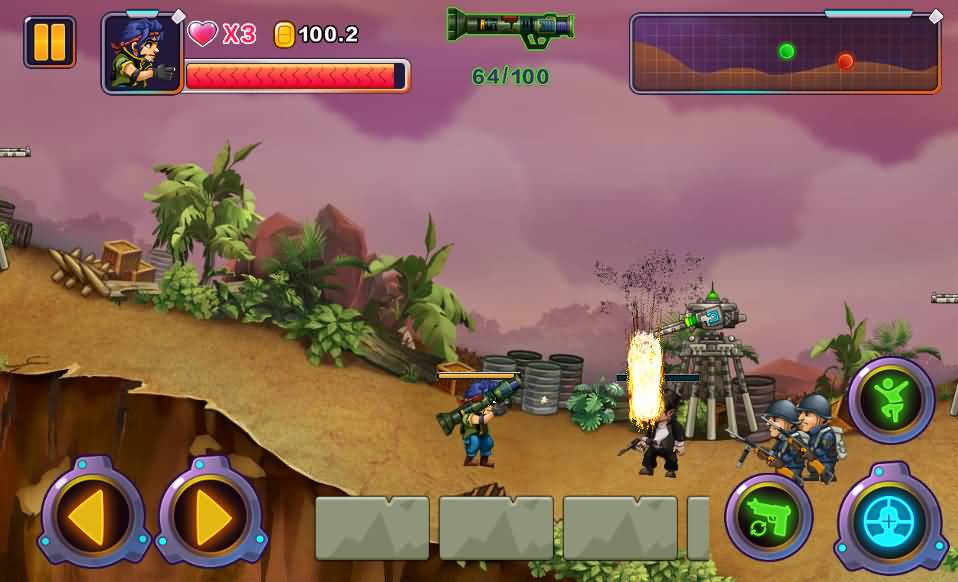The width and height of the screenshot is (958, 582).
Task: Click the commando character portrait
Action: (142, 54)
